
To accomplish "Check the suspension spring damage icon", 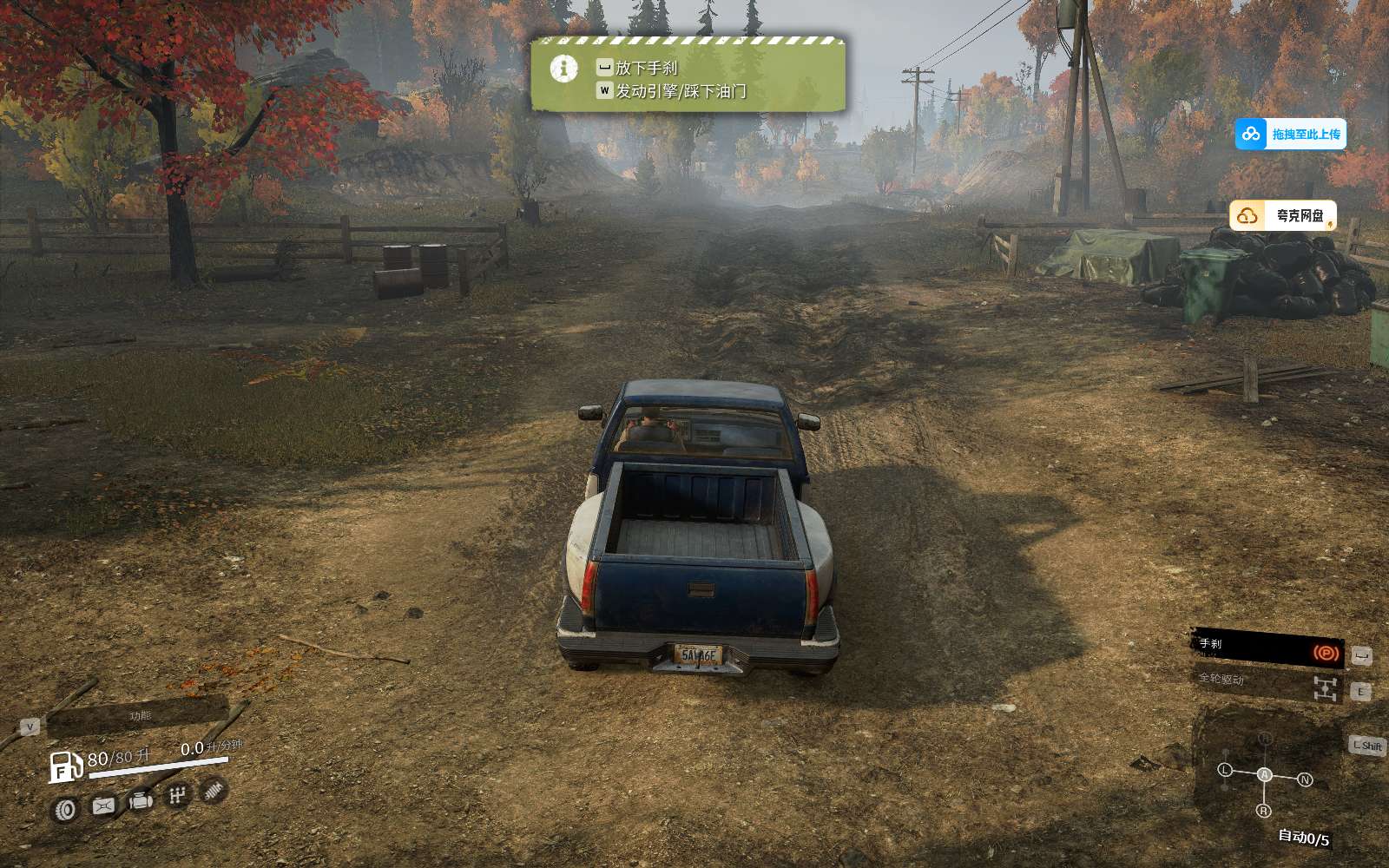I will (213, 789).
